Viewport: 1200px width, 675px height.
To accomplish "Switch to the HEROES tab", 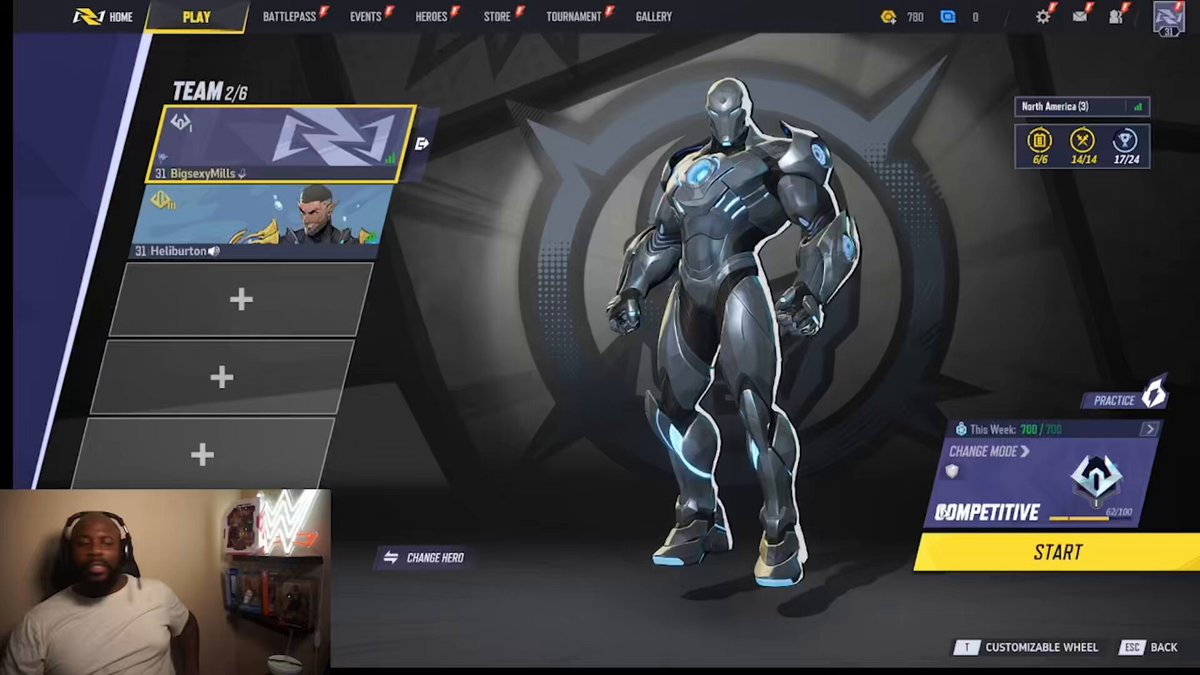I will click(431, 17).
